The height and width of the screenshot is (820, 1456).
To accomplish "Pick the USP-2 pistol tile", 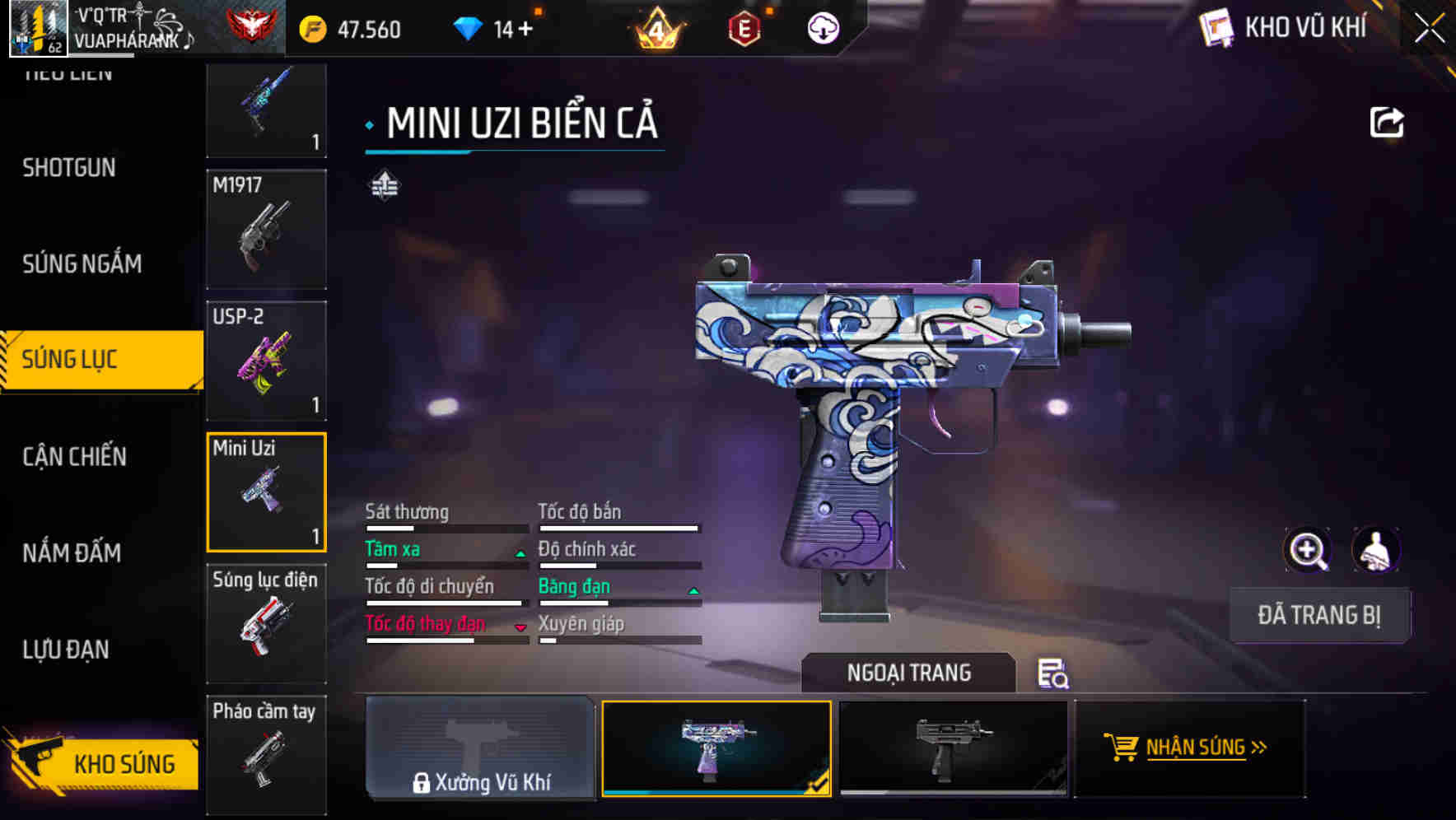I will [x=266, y=361].
